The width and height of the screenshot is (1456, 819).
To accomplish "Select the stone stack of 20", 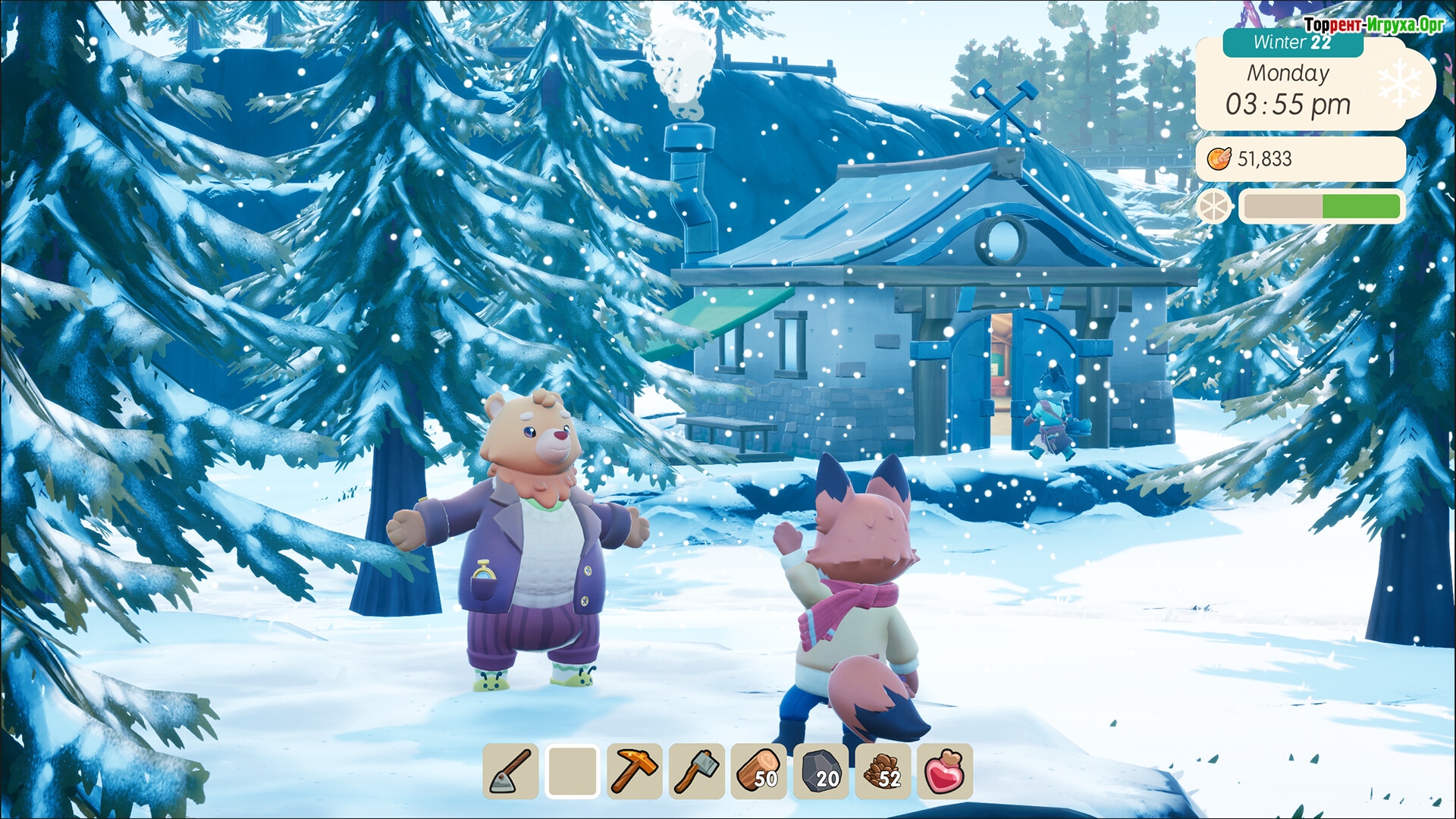I will (821, 771).
